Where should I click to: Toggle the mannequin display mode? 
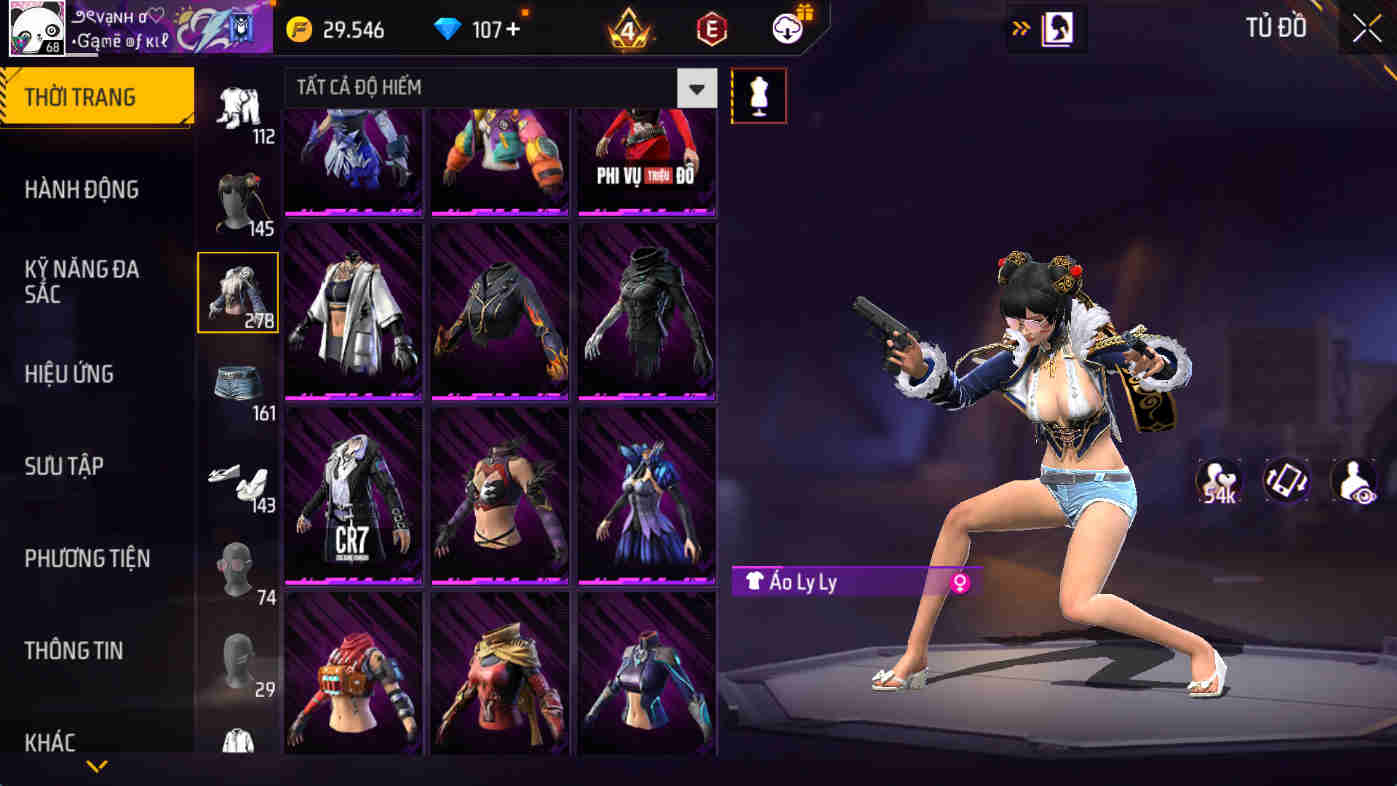pos(758,96)
